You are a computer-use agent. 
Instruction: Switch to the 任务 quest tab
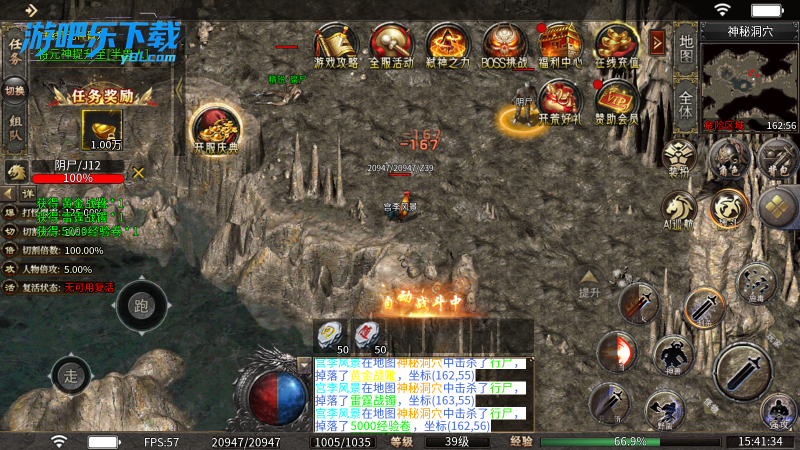click(x=15, y=50)
